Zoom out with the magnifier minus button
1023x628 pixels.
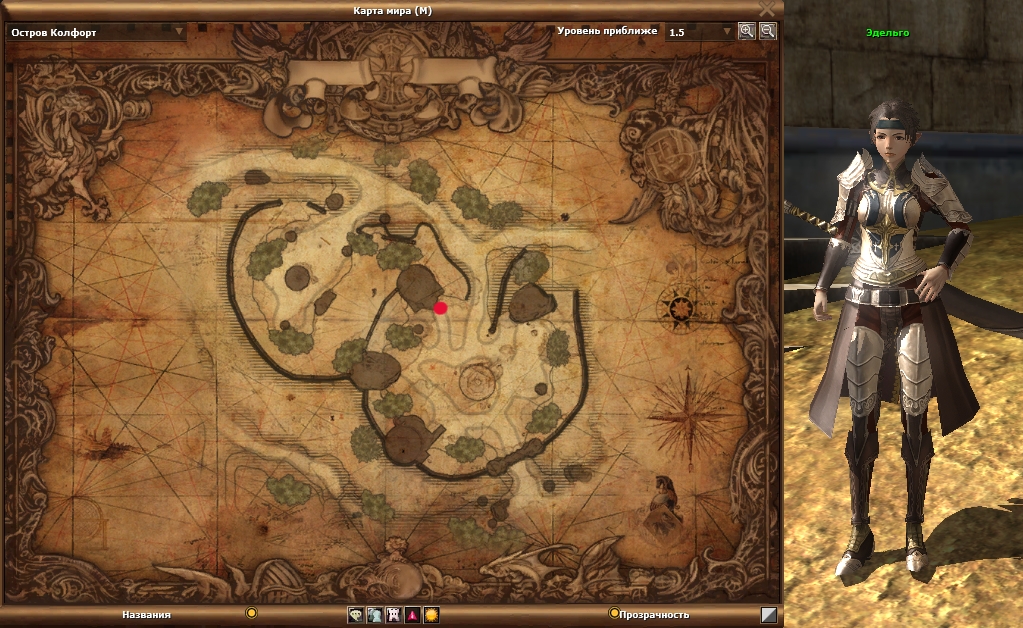tap(767, 31)
